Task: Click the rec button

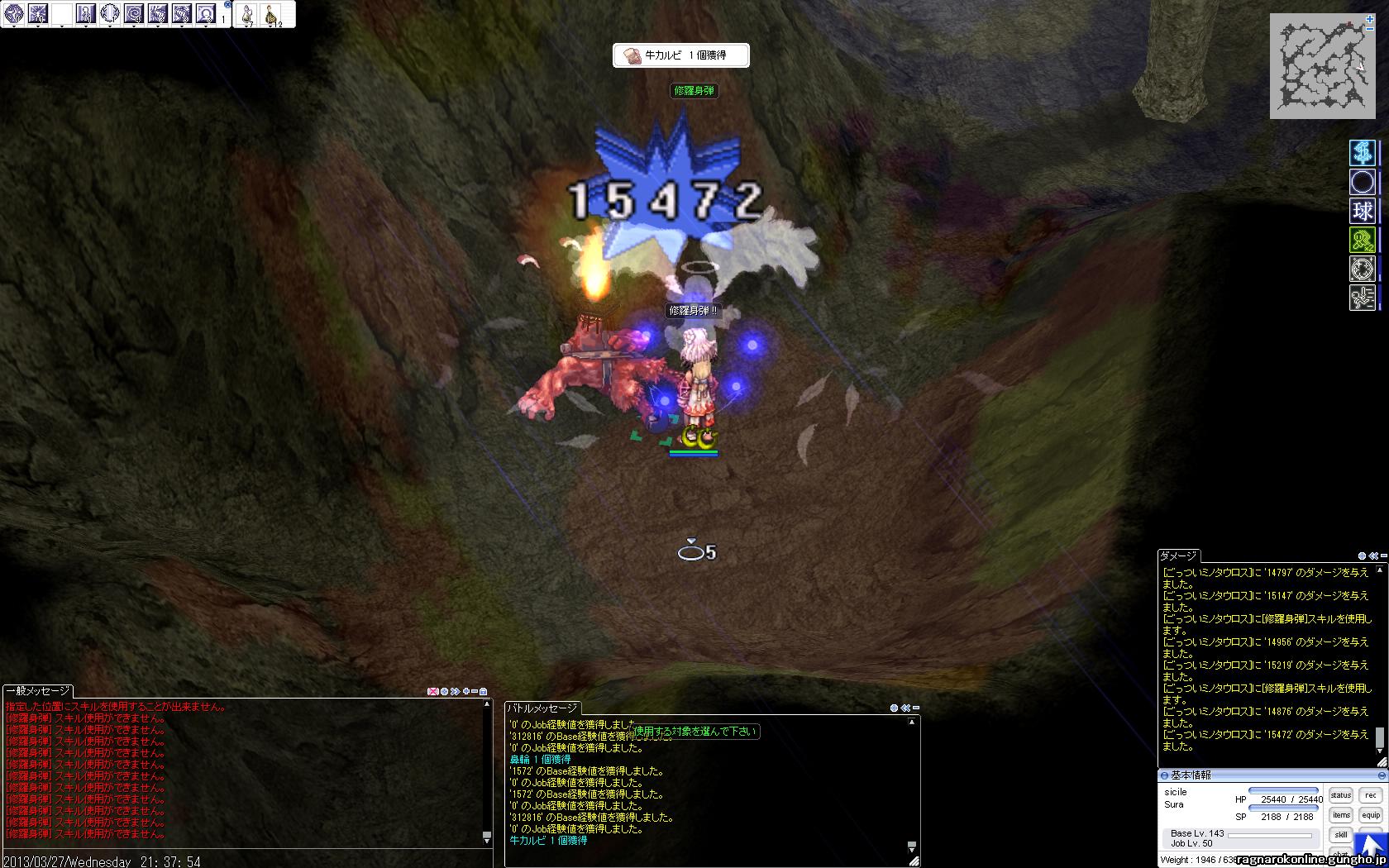Action: click(1371, 795)
